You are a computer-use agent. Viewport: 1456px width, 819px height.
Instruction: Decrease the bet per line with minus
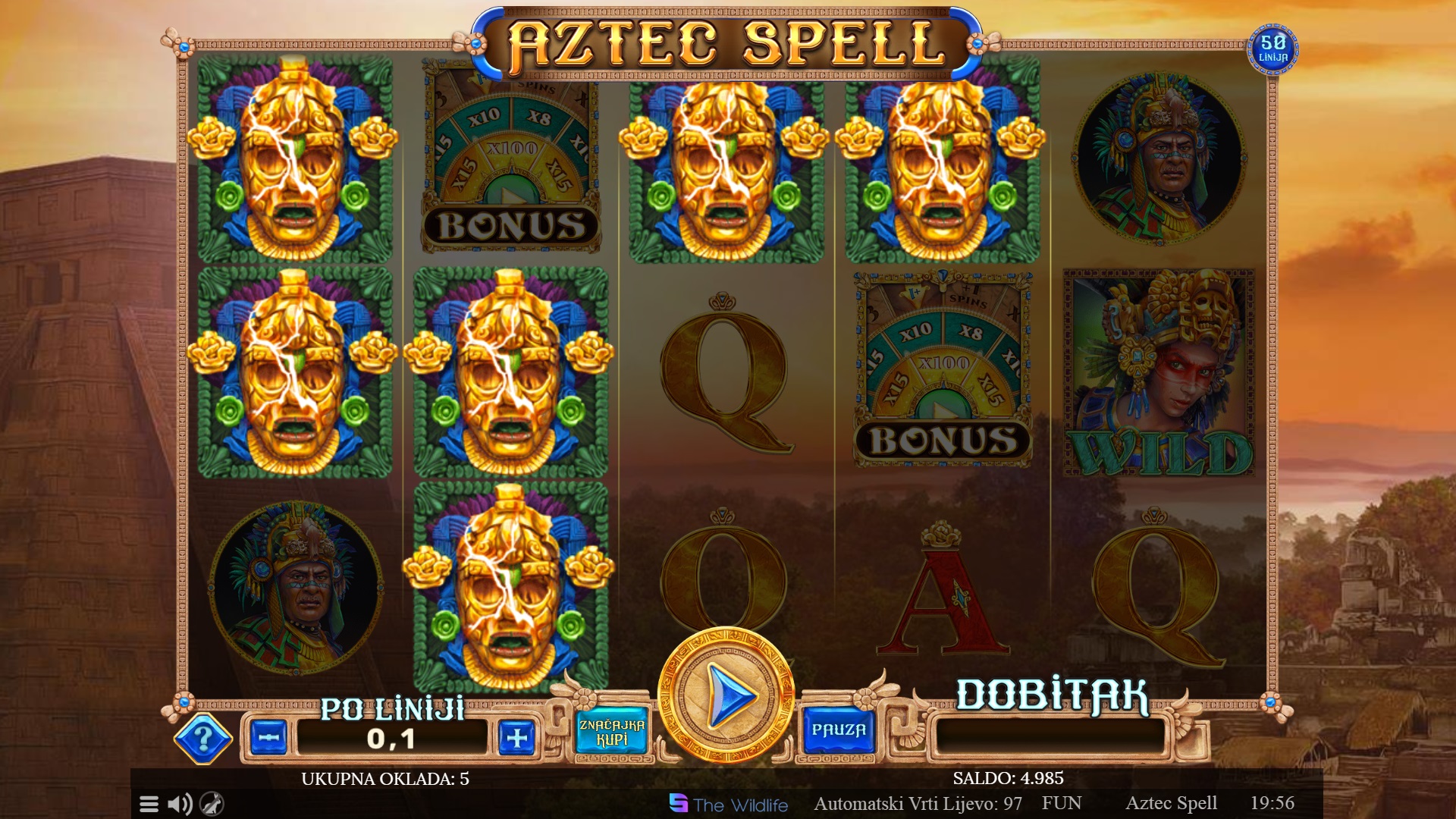[268, 737]
